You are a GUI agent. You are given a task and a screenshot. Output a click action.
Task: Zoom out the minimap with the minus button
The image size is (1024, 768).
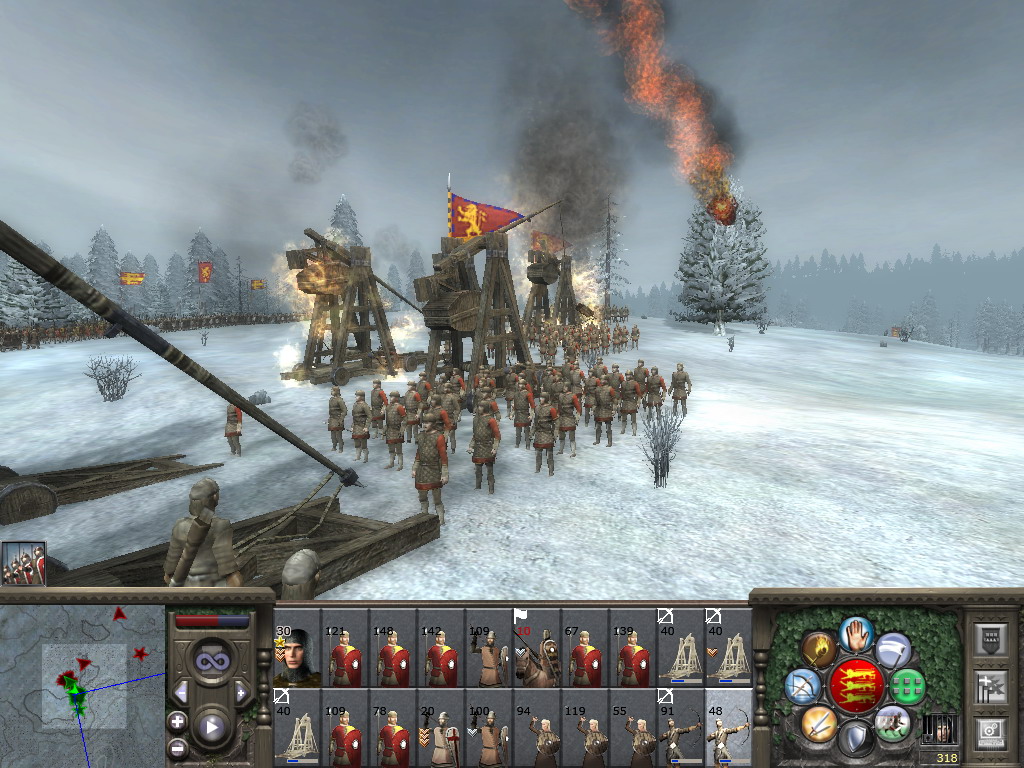(x=178, y=747)
